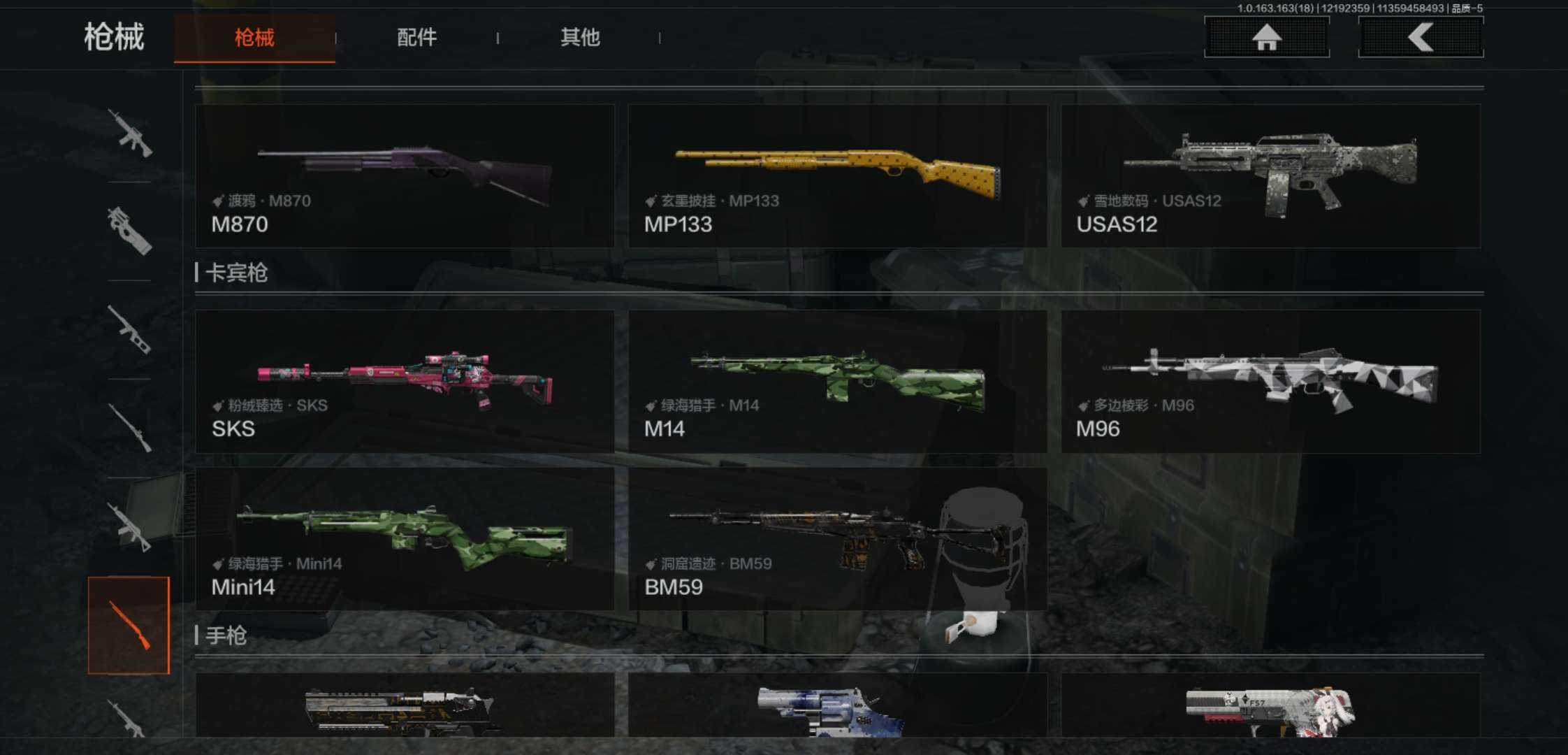1568x755 pixels.
Task: Select the Mini14 weapon card
Action: click(405, 540)
